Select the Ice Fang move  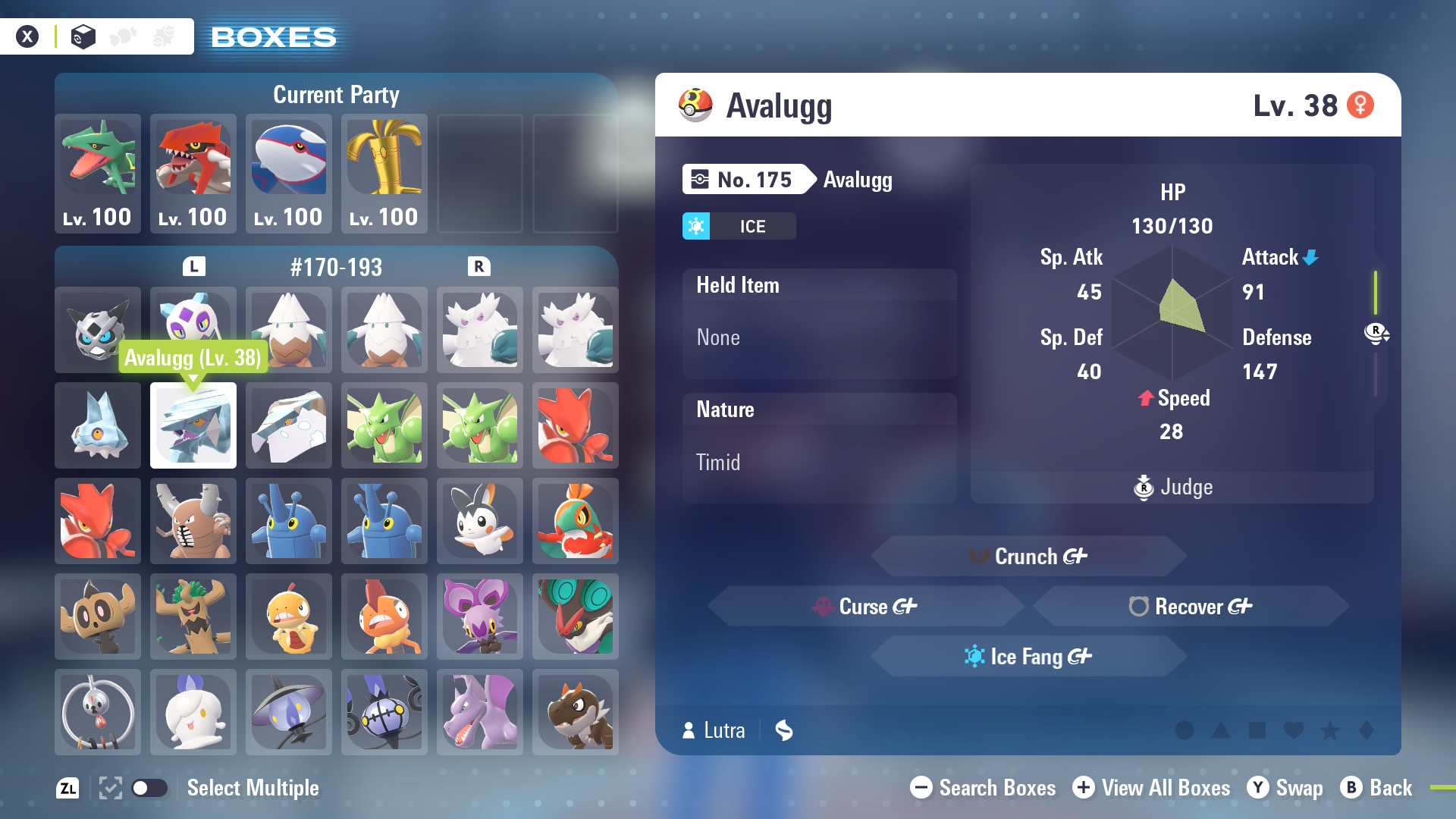tap(1029, 657)
